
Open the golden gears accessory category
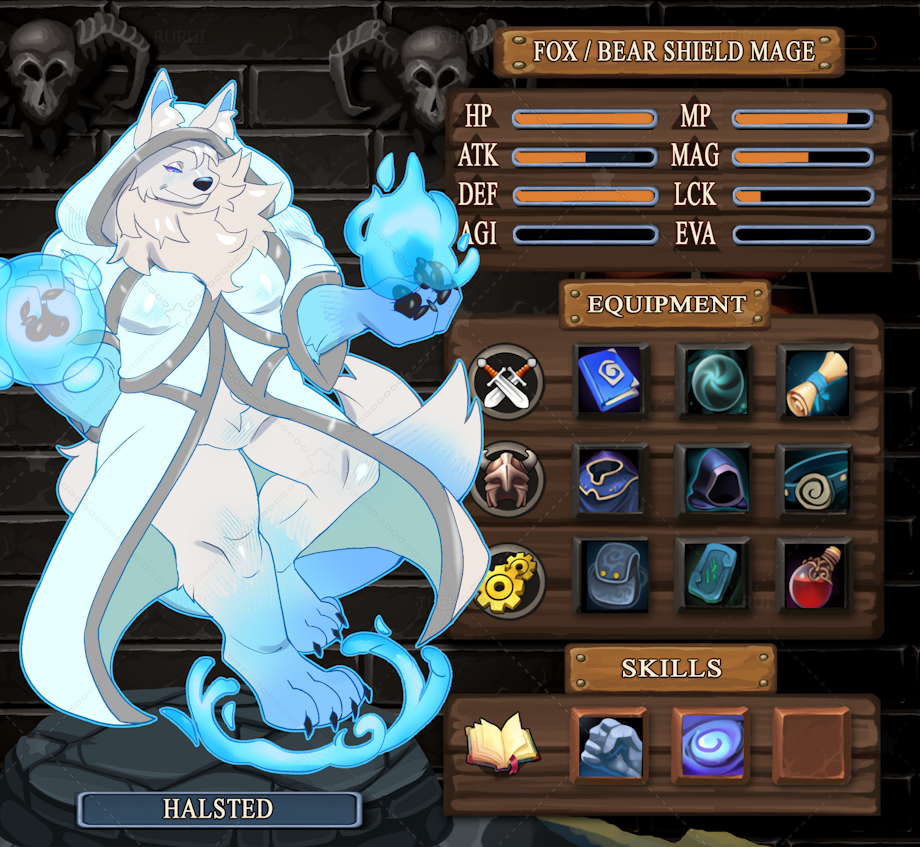click(x=506, y=580)
